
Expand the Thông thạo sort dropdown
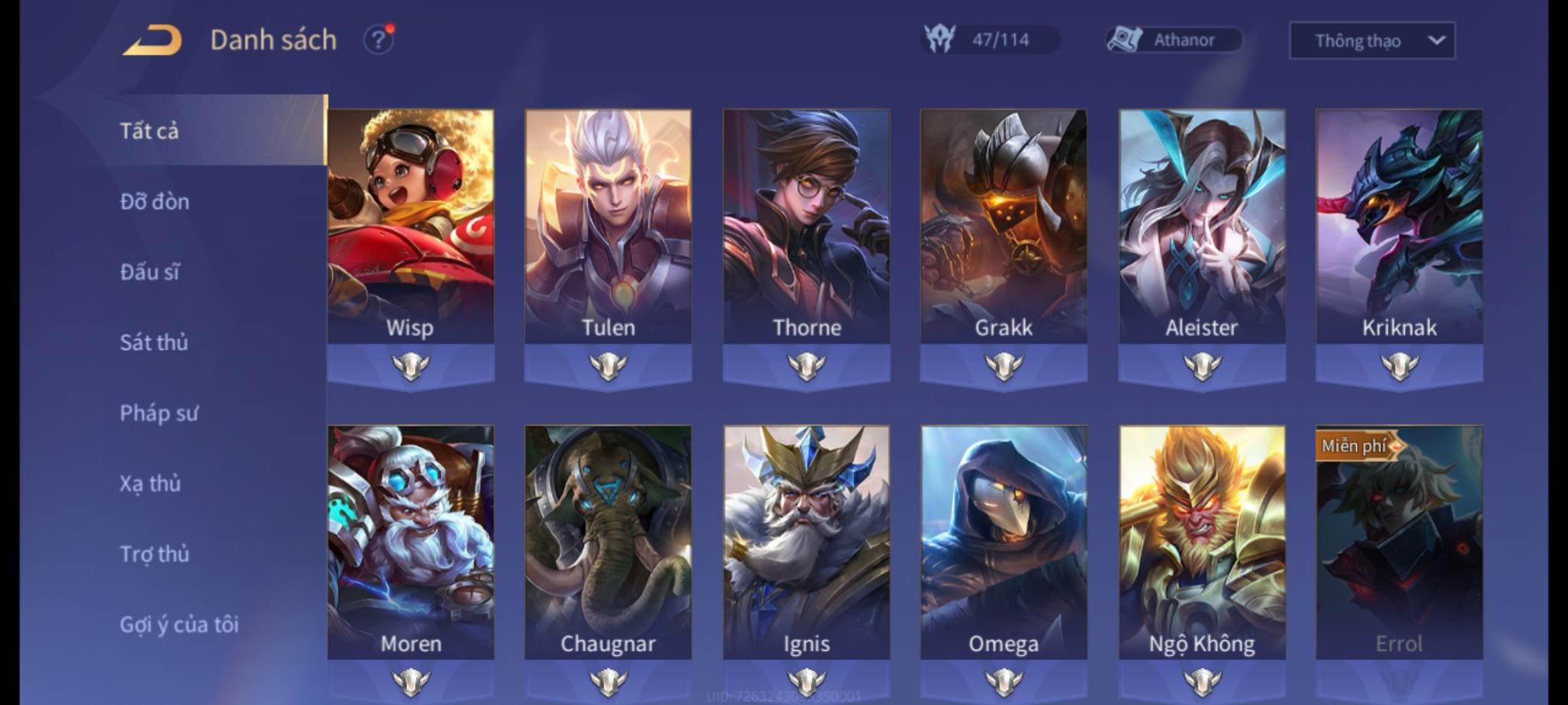point(1372,41)
